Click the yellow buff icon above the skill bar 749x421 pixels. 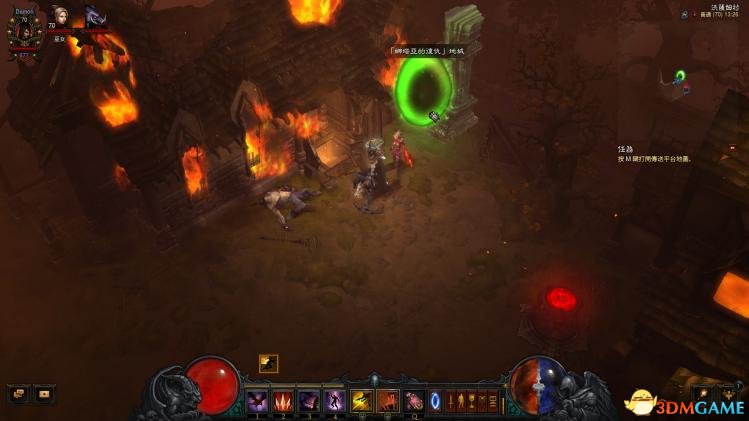(268, 363)
